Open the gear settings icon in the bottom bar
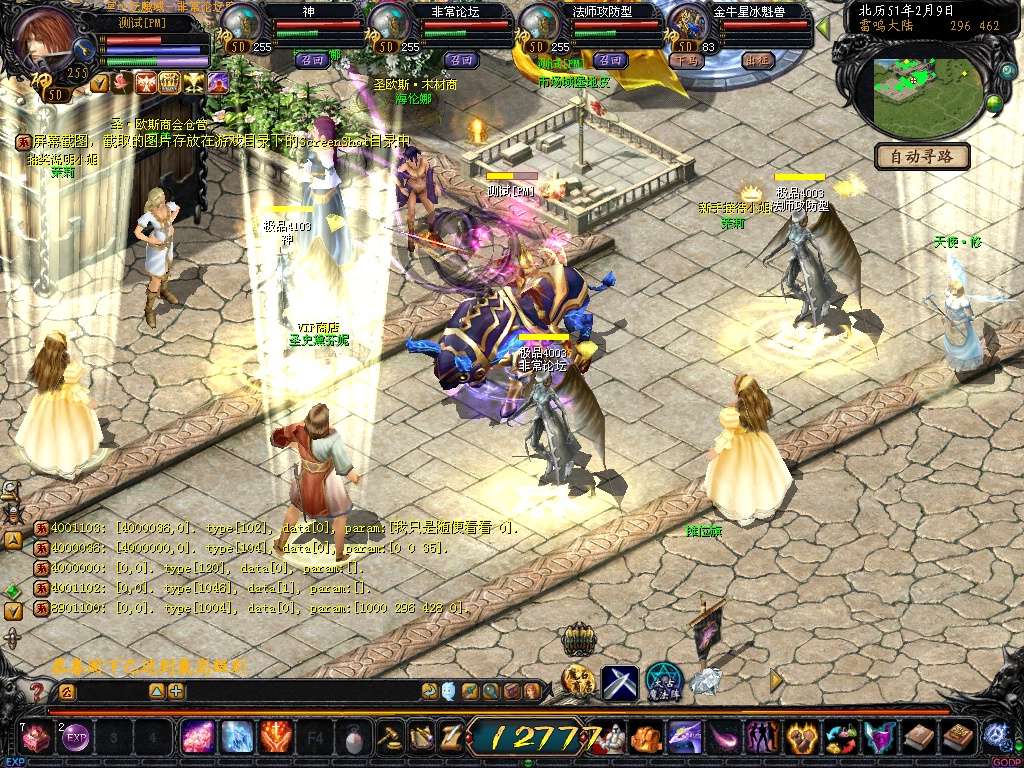This screenshot has width=1024, height=768. pyautogui.click(x=996, y=737)
